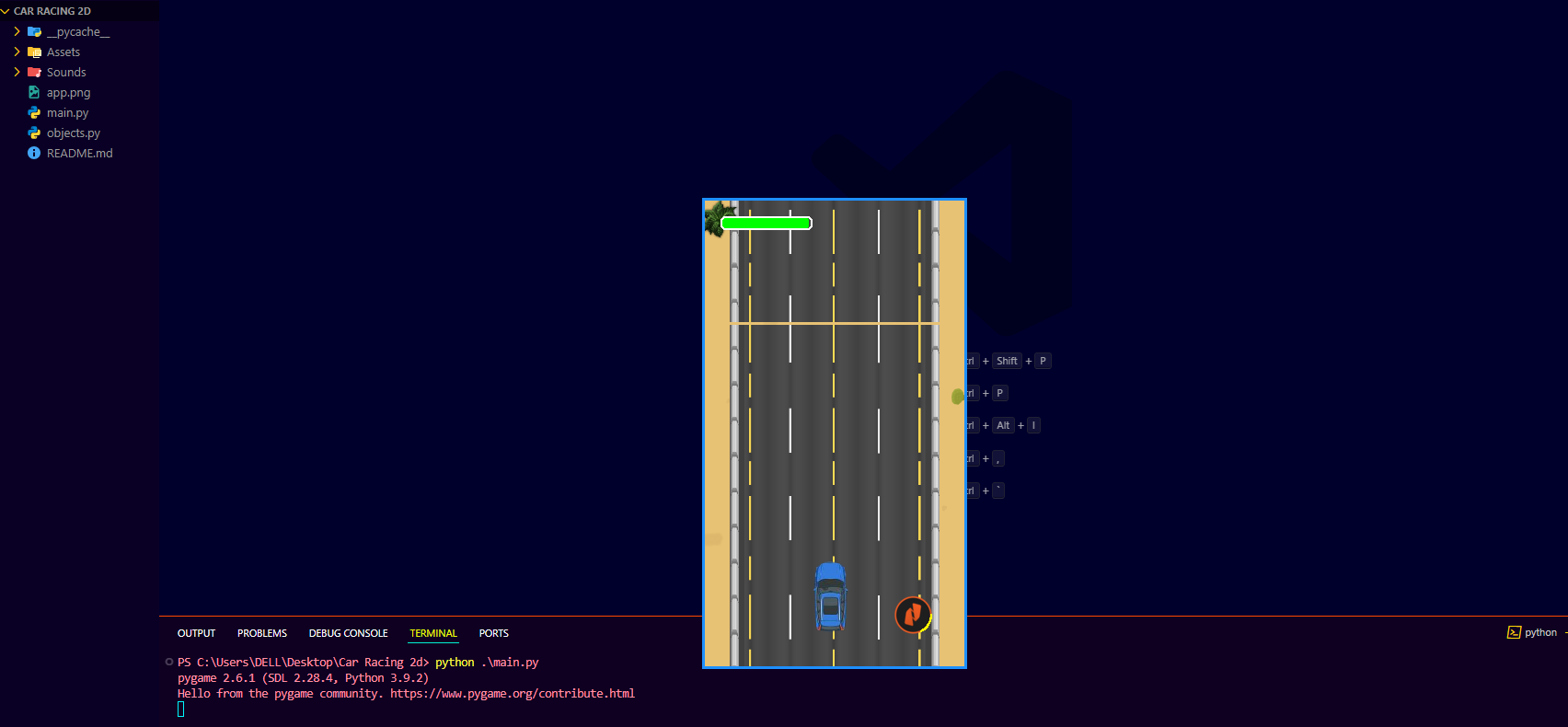The height and width of the screenshot is (727, 1568).
Task: Open README.md using its info icon
Action: point(33,153)
